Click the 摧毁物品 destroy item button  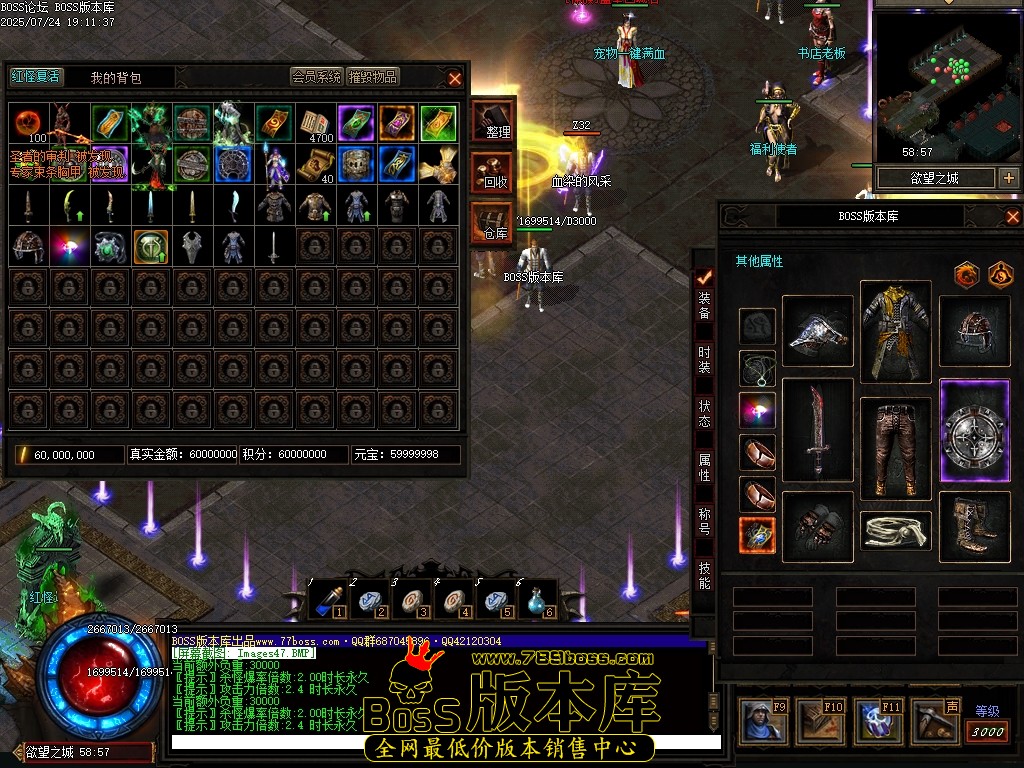(373, 77)
